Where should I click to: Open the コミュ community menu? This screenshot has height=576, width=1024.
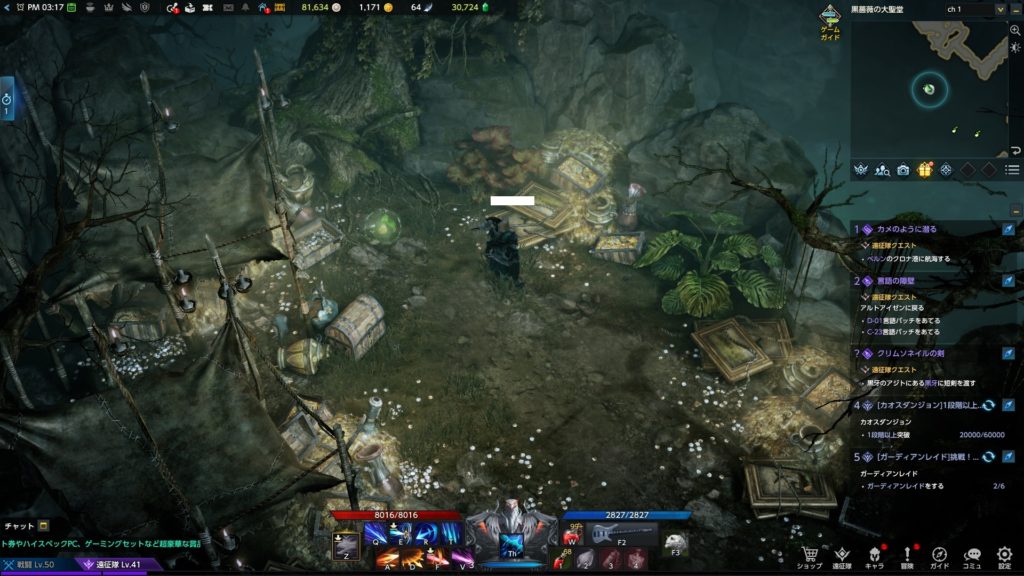973,553
